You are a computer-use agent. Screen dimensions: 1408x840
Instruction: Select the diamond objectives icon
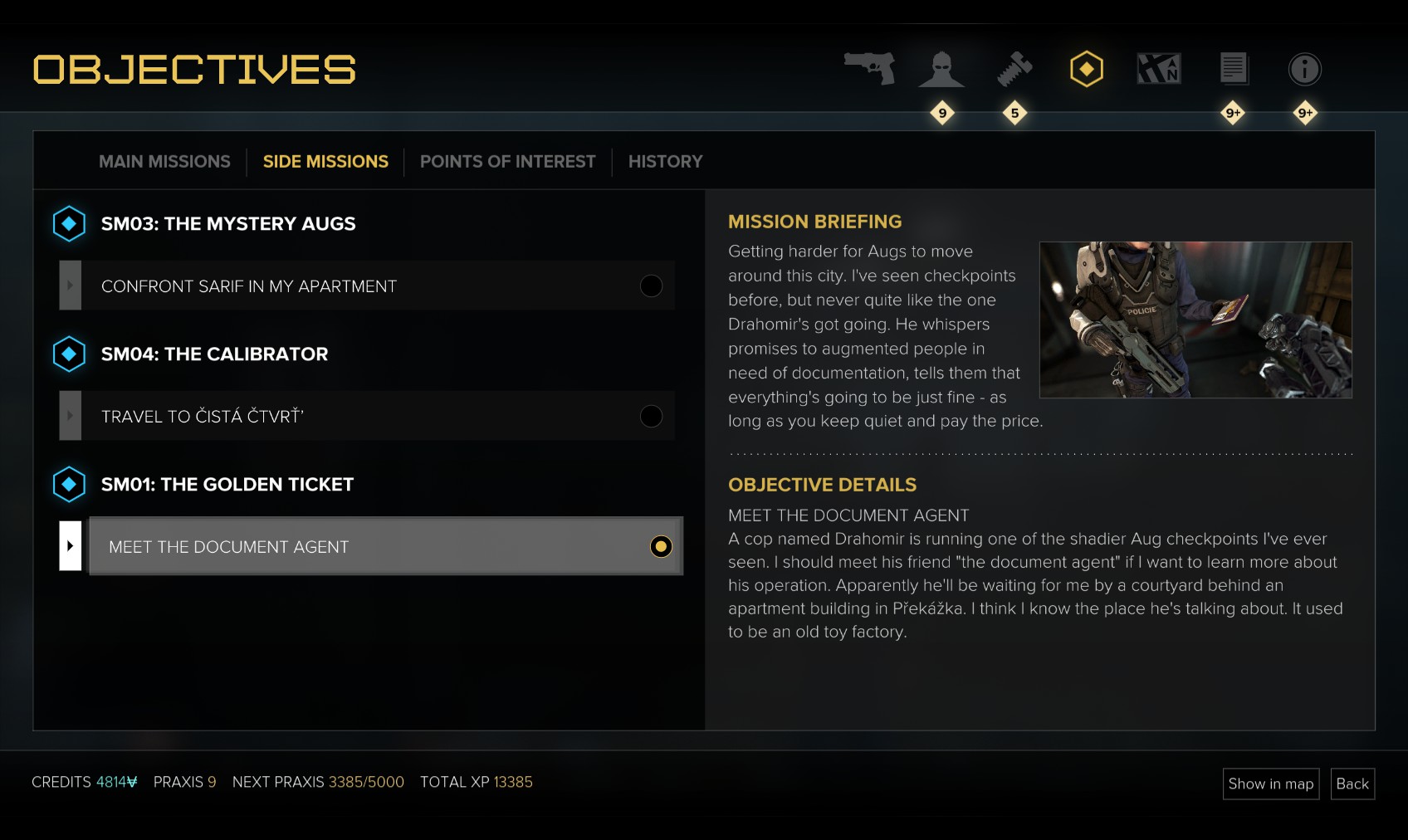tap(1087, 70)
